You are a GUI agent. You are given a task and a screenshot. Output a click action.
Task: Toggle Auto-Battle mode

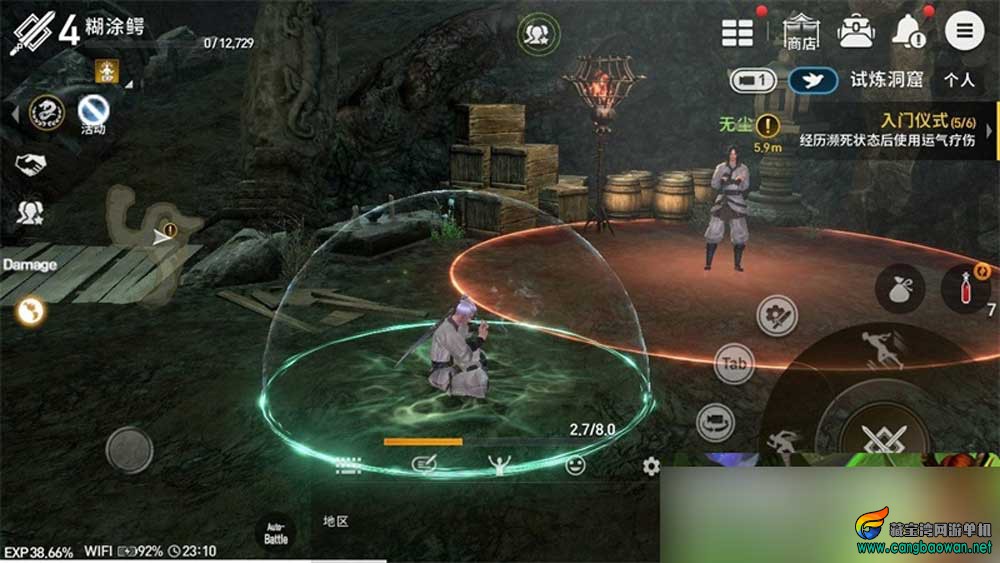276,533
